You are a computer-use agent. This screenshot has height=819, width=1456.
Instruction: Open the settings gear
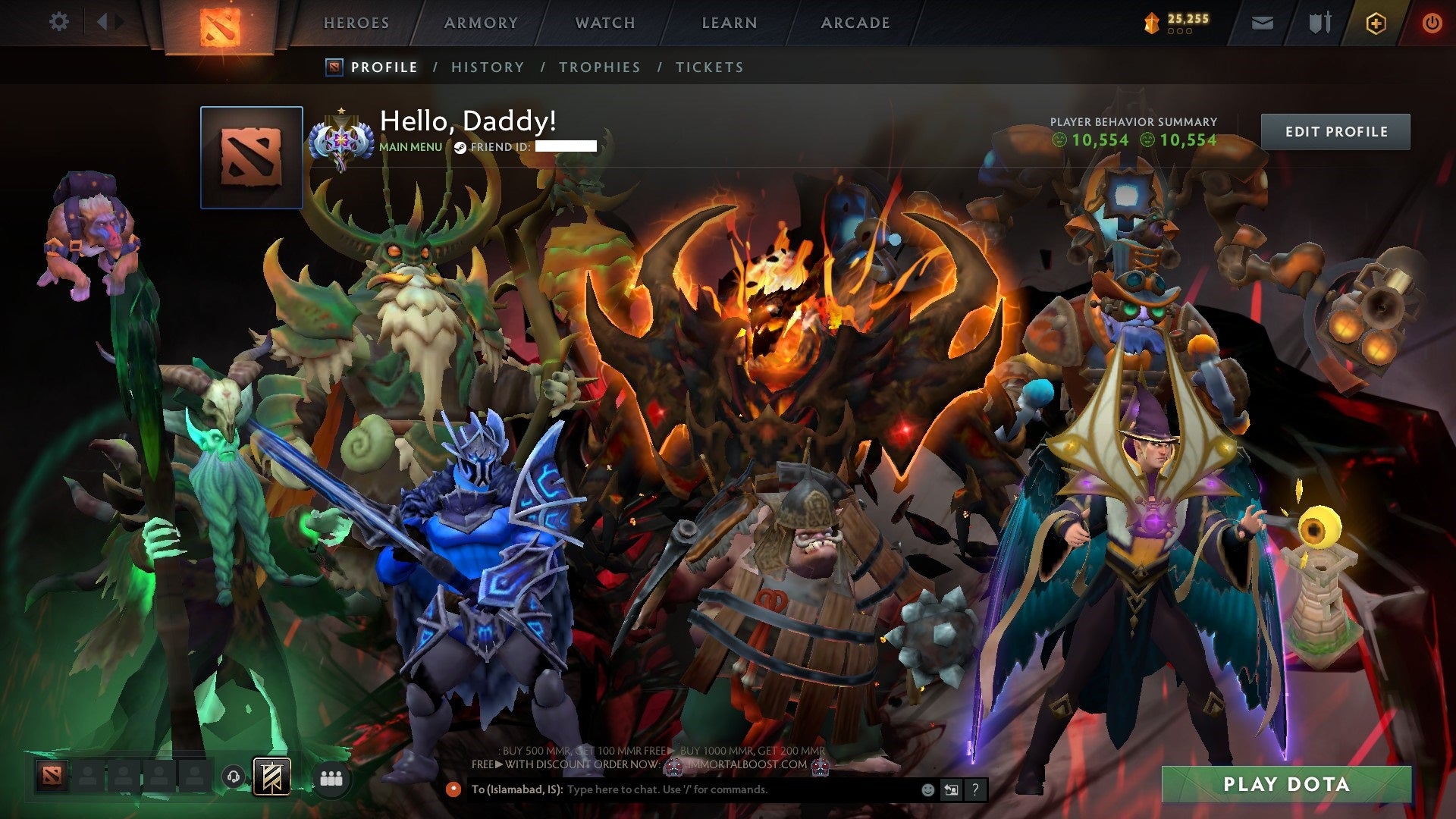[x=58, y=22]
